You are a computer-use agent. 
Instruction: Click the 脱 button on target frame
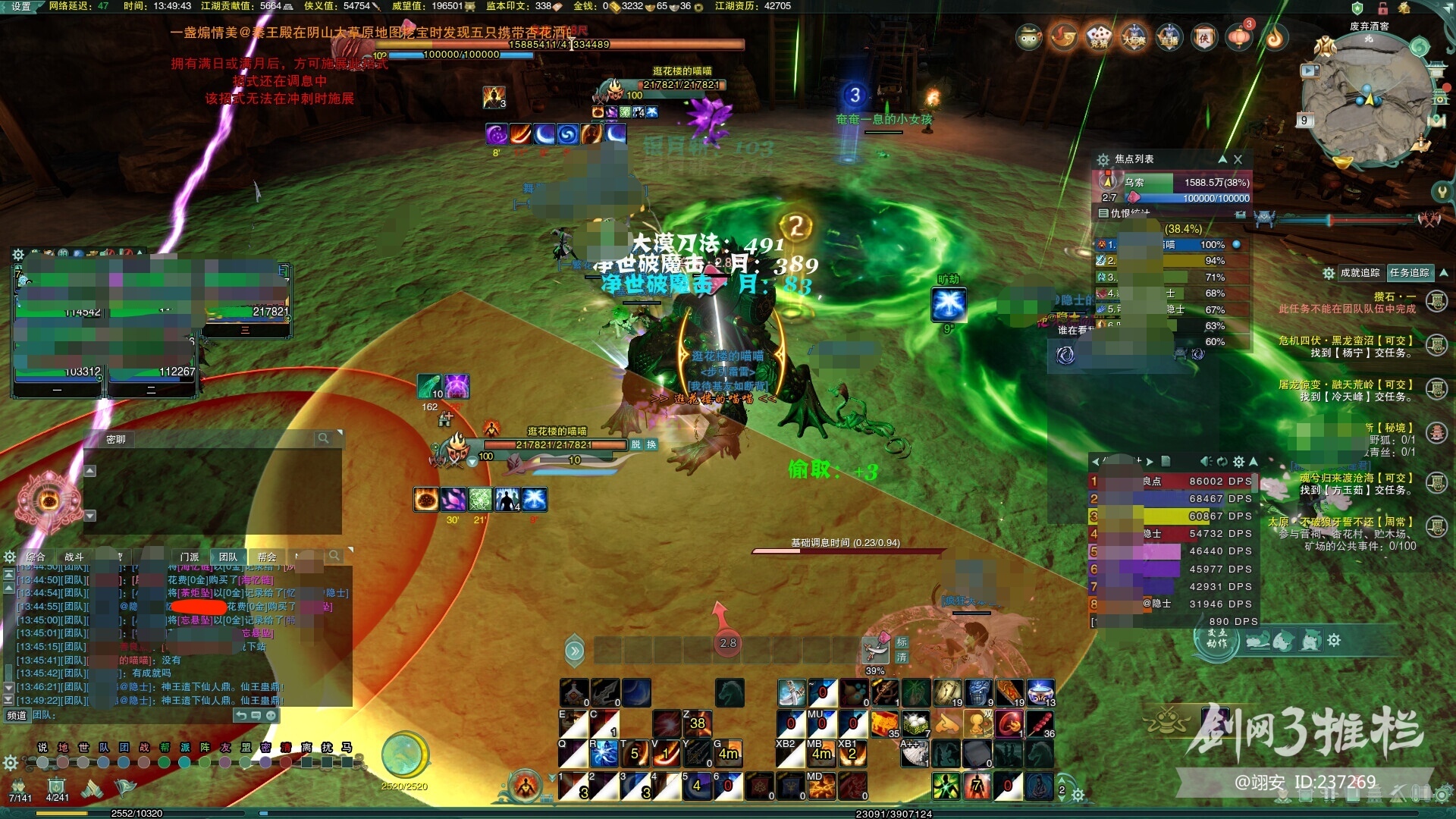pos(635,444)
